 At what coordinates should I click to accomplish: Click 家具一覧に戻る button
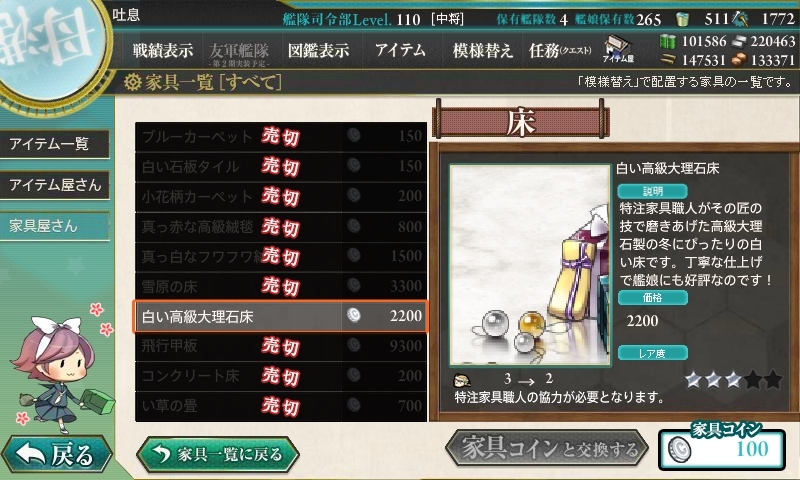pyautogui.click(x=218, y=454)
